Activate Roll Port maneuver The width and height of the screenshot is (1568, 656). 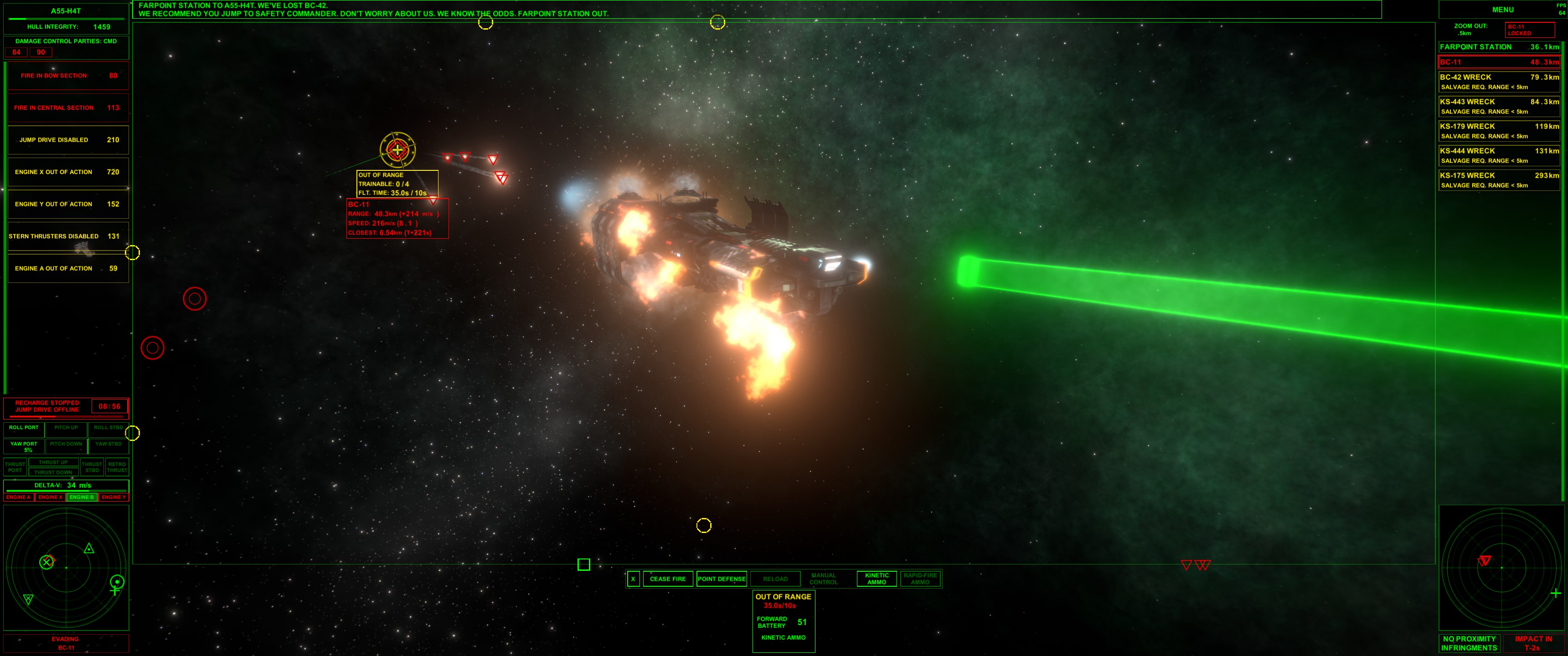pos(24,428)
